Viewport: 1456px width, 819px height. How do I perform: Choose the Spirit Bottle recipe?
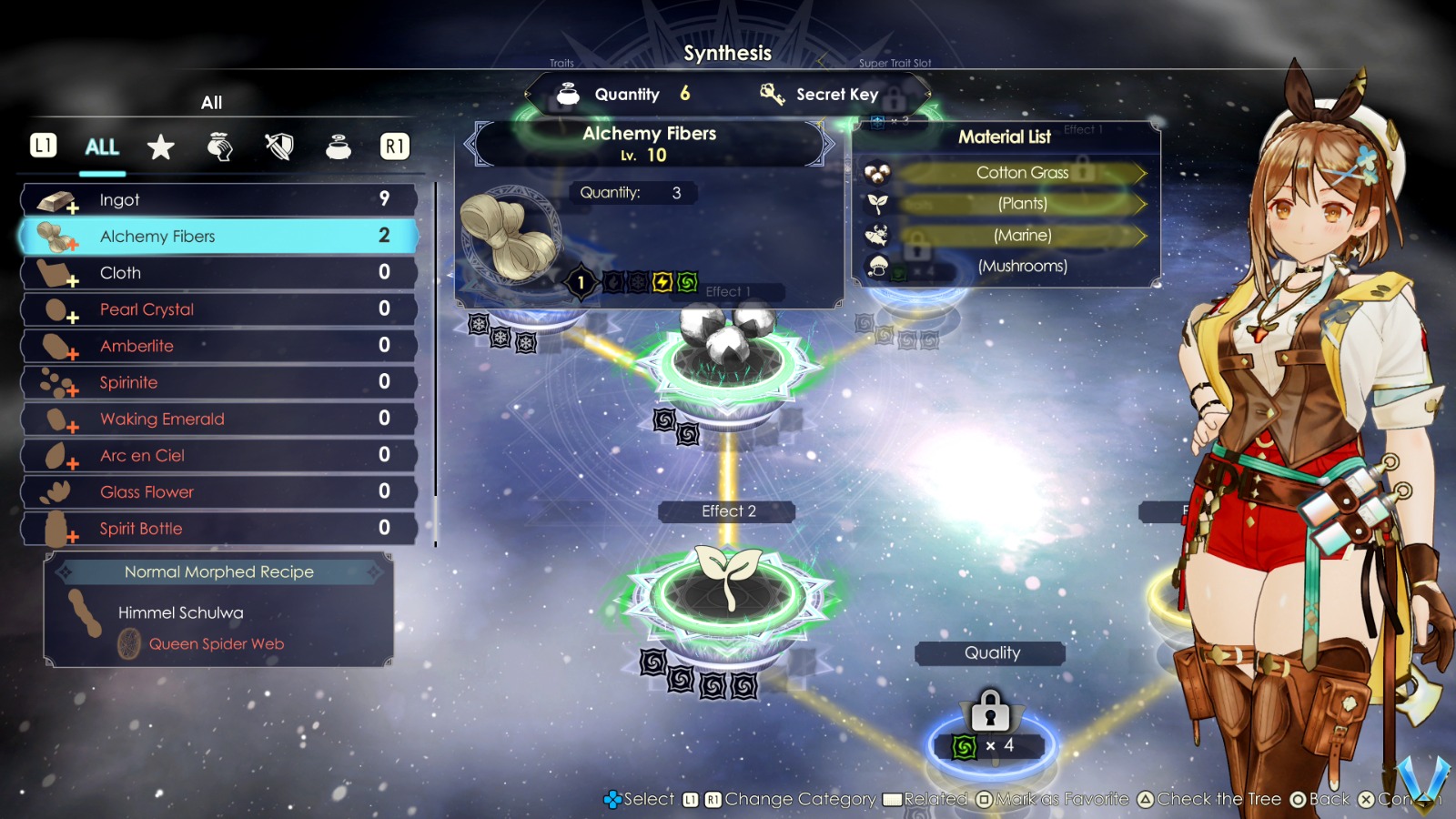pos(218,529)
